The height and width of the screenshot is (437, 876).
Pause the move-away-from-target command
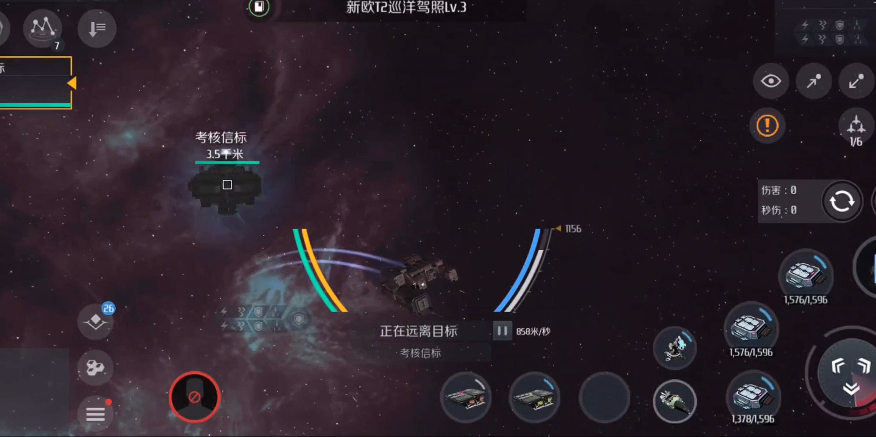click(502, 330)
